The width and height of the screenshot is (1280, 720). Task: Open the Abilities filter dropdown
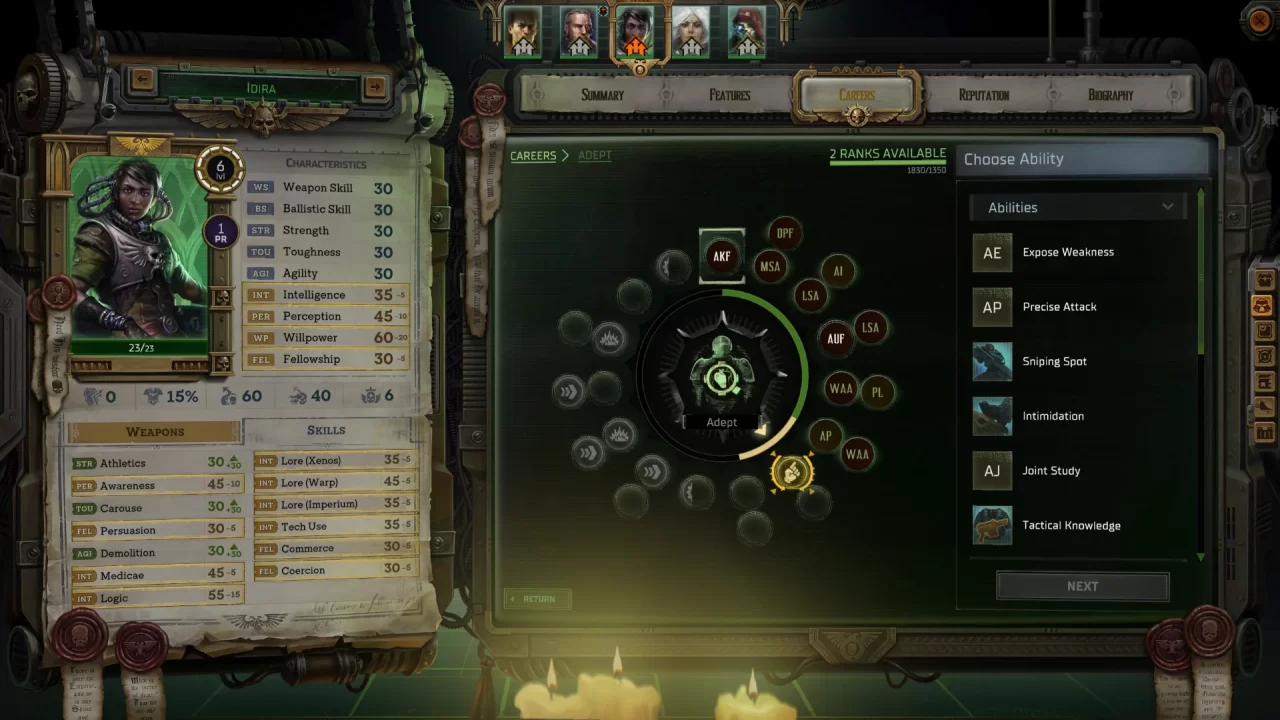click(1077, 207)
